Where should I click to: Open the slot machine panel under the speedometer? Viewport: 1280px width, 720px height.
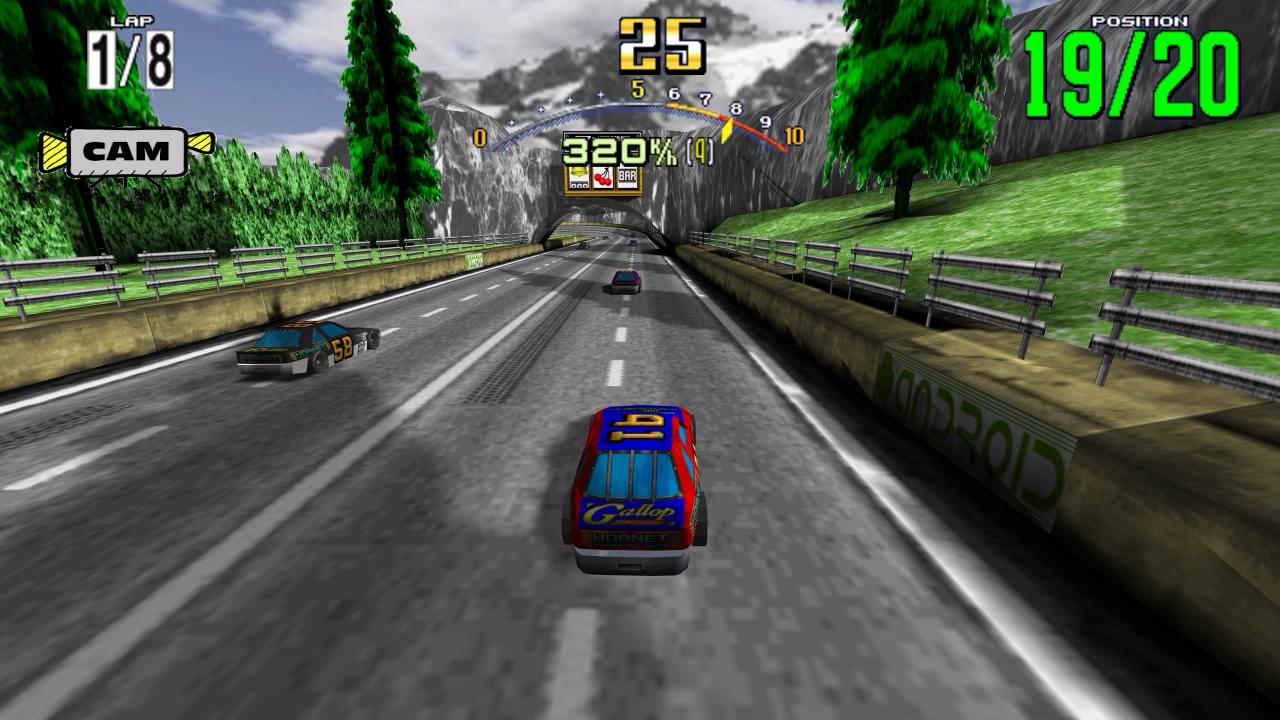pos(603,180)
